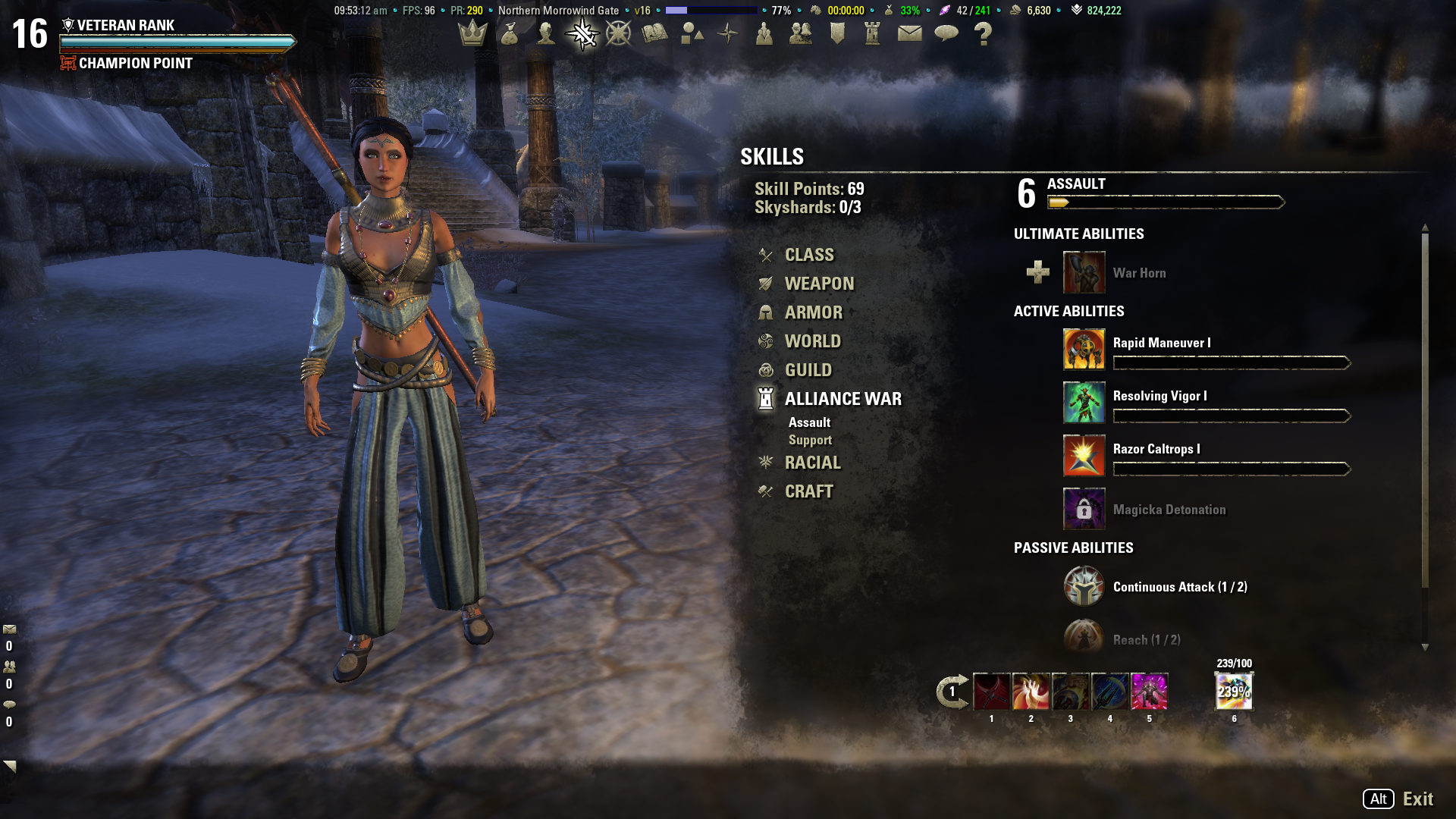The width and height of the screenshot is (1456, 819).
Task: Open the Help question mark
Action: (x=984, y=34)
